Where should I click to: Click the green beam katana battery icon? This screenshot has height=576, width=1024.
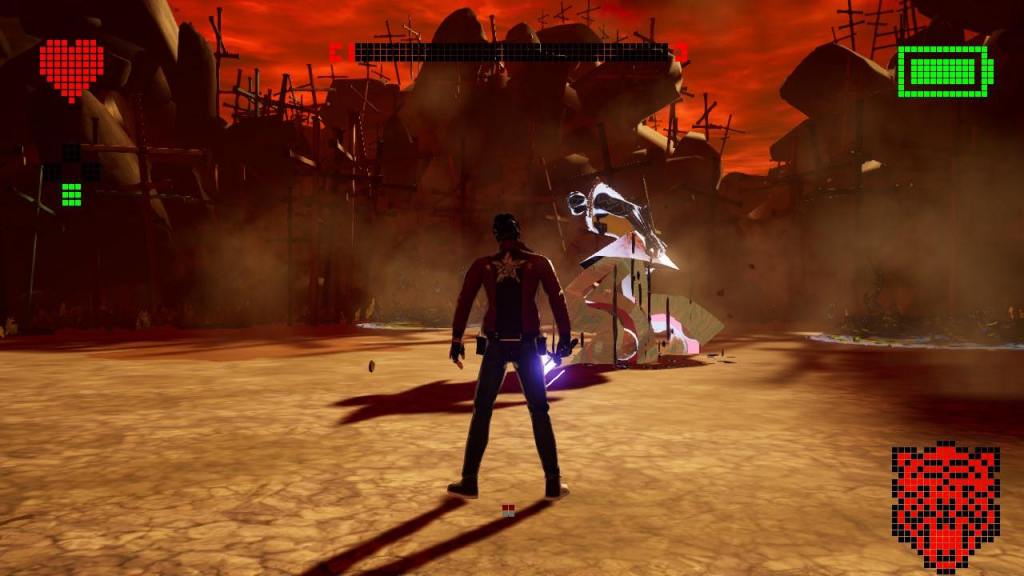click(x=945, y=71)
